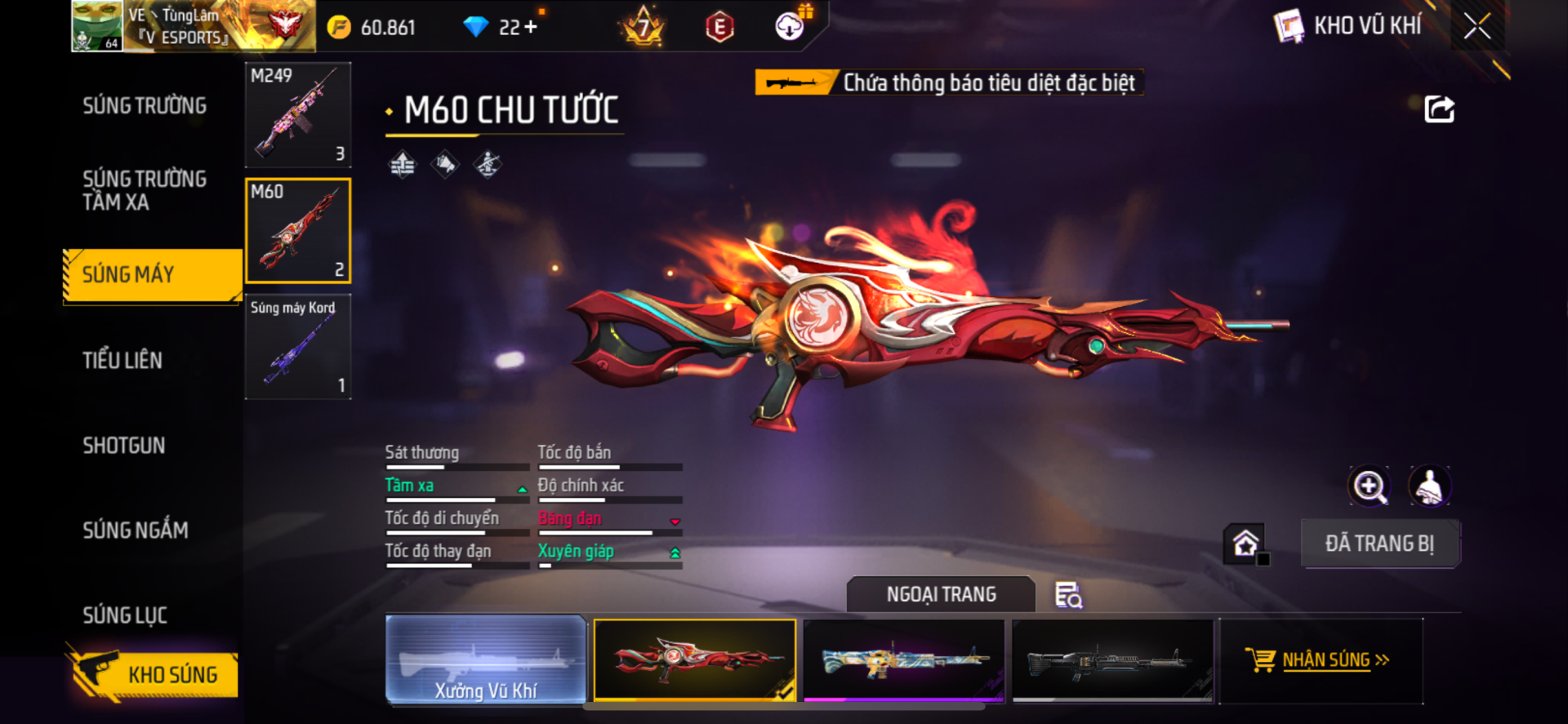Select the Tiểu Liên weapon category
This screenshot has height=724, width=1568.
point(122,360)
